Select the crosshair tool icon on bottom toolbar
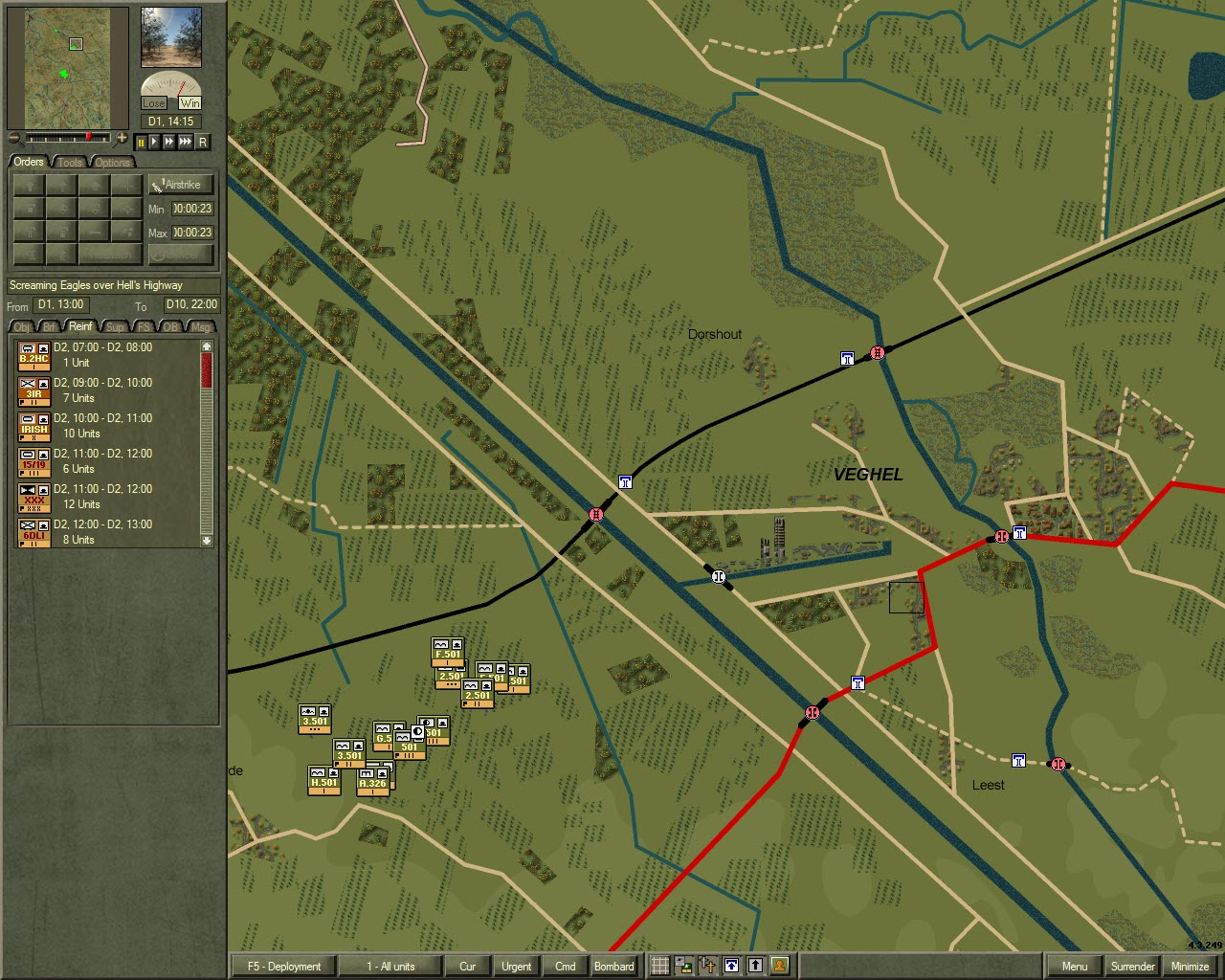This screenshot has width=1225, height=980. pos(705,966)
